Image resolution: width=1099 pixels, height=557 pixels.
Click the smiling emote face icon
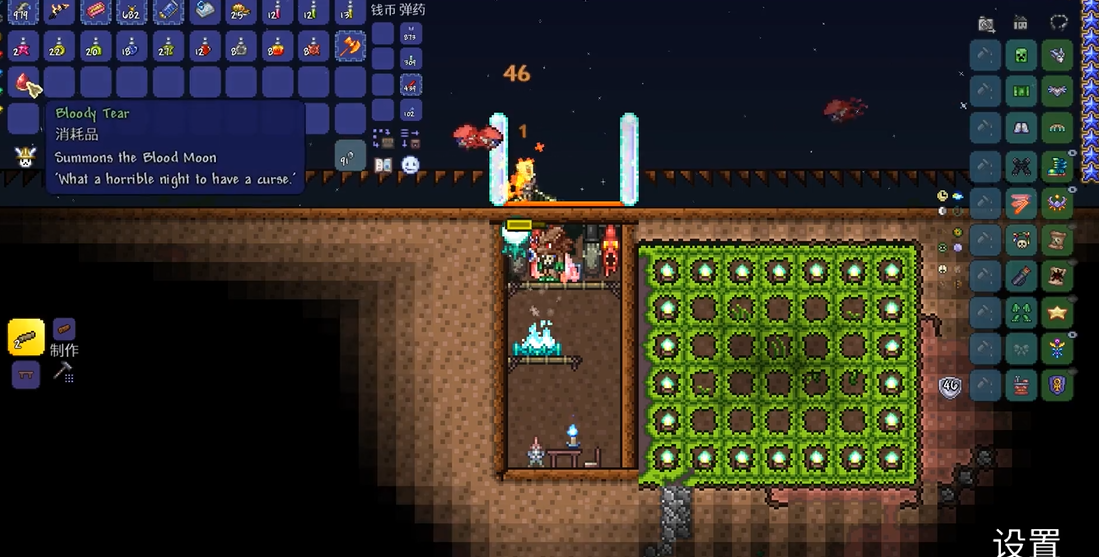coord(410,164)
